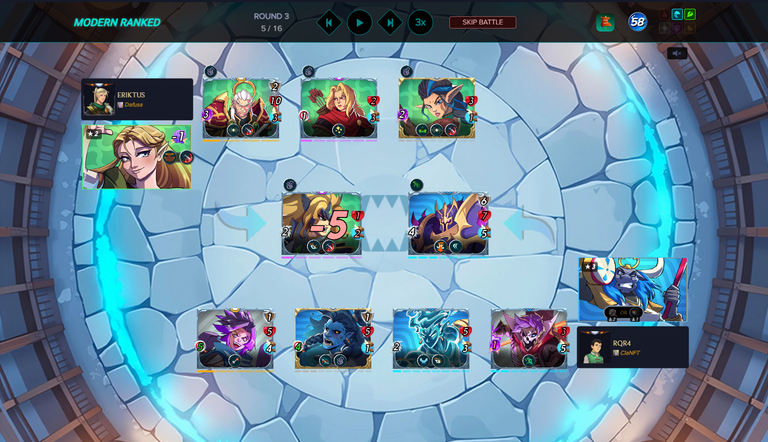The height and width of the screenshot is (442, 768).
Task: Open RQR4 player profile panel
Action: pos(632,346)
